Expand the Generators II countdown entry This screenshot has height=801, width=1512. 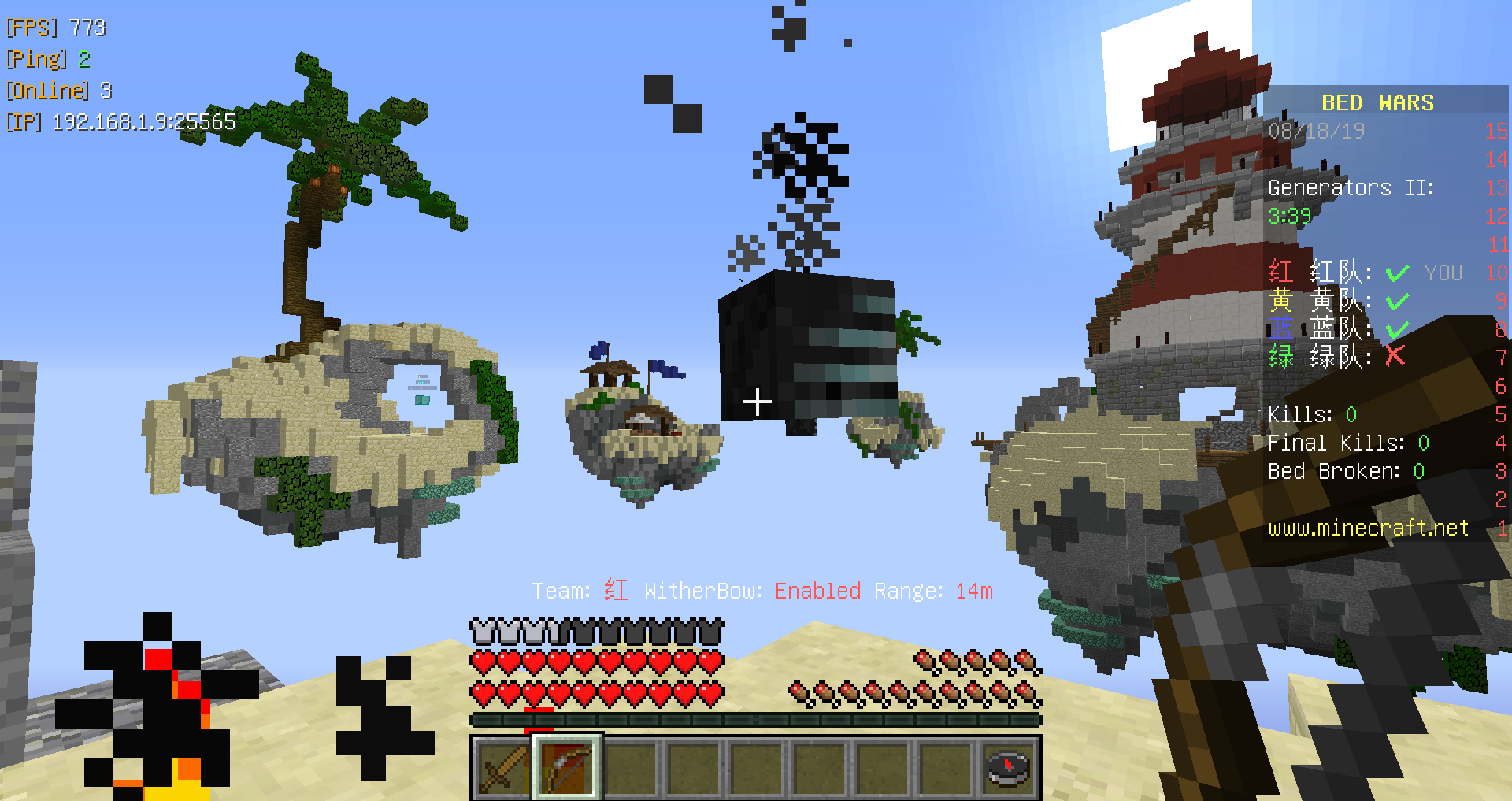[x=1351, y=187]
